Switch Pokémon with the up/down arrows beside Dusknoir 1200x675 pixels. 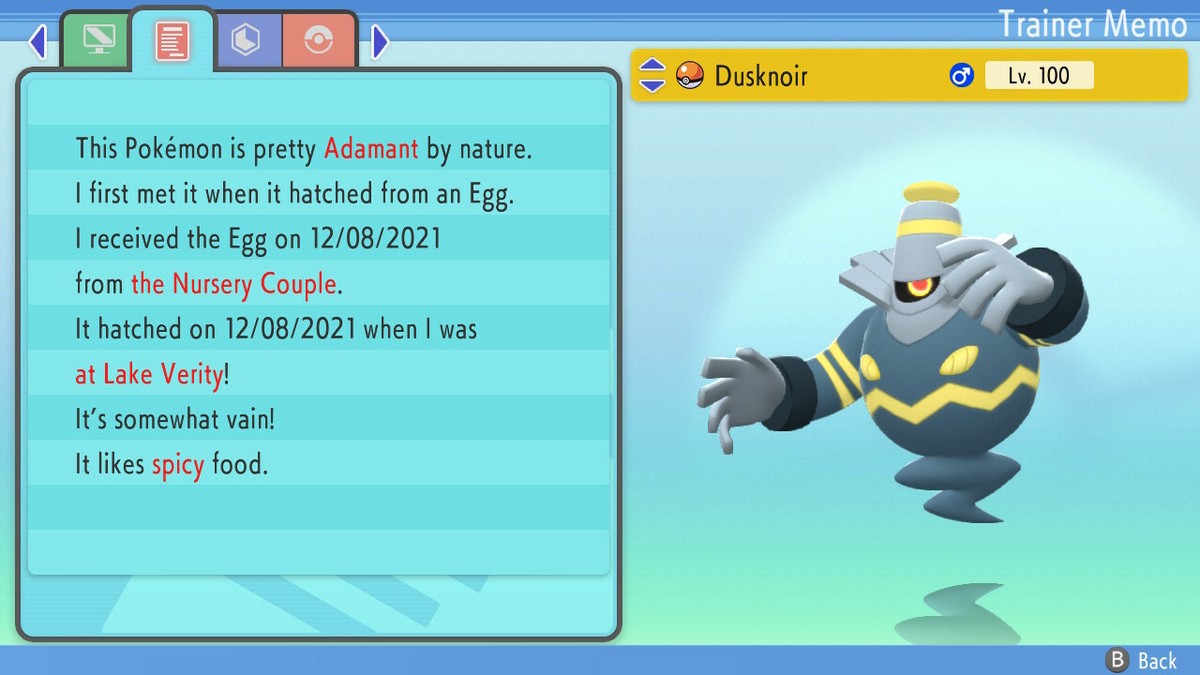tap(652, 75)
